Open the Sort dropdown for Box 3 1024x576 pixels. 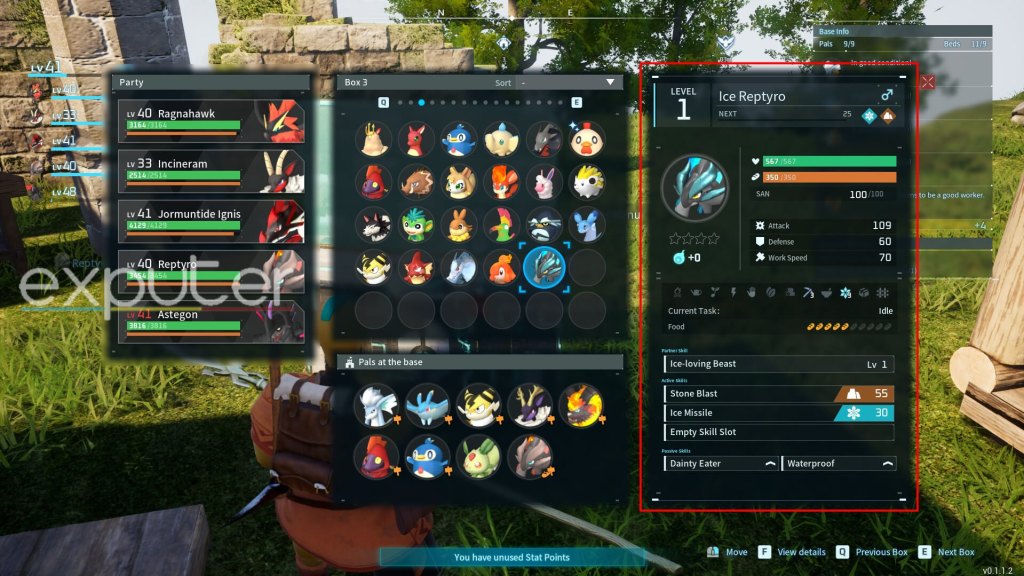566,82
